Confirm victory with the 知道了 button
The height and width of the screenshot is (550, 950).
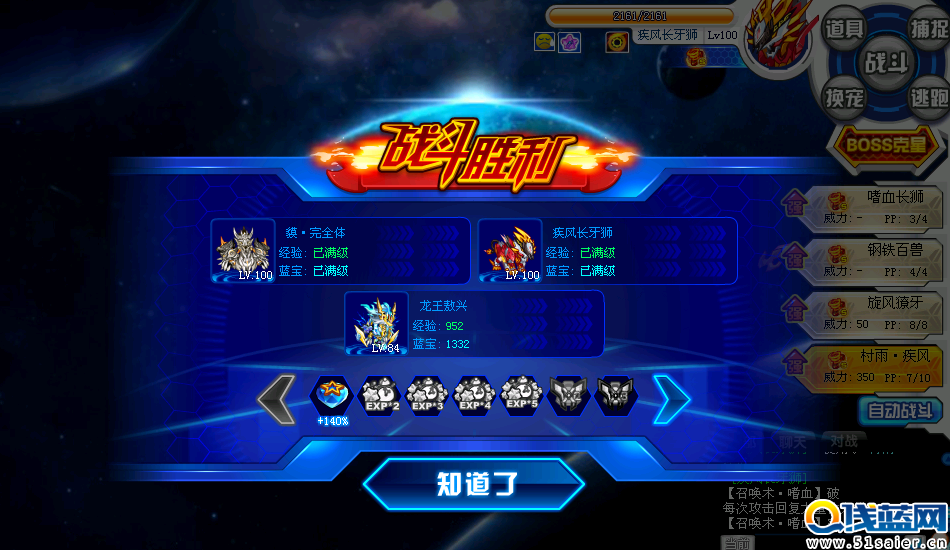474,484
